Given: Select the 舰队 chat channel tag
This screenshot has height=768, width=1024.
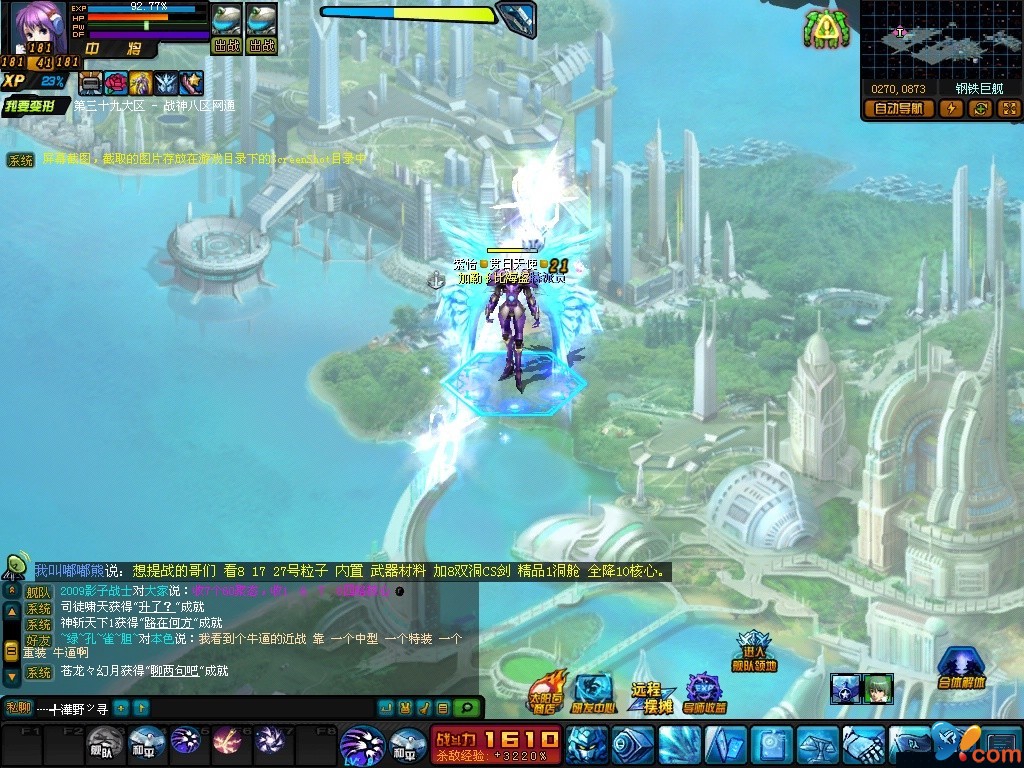Looking at the screenshot, I should click(37, 592).
